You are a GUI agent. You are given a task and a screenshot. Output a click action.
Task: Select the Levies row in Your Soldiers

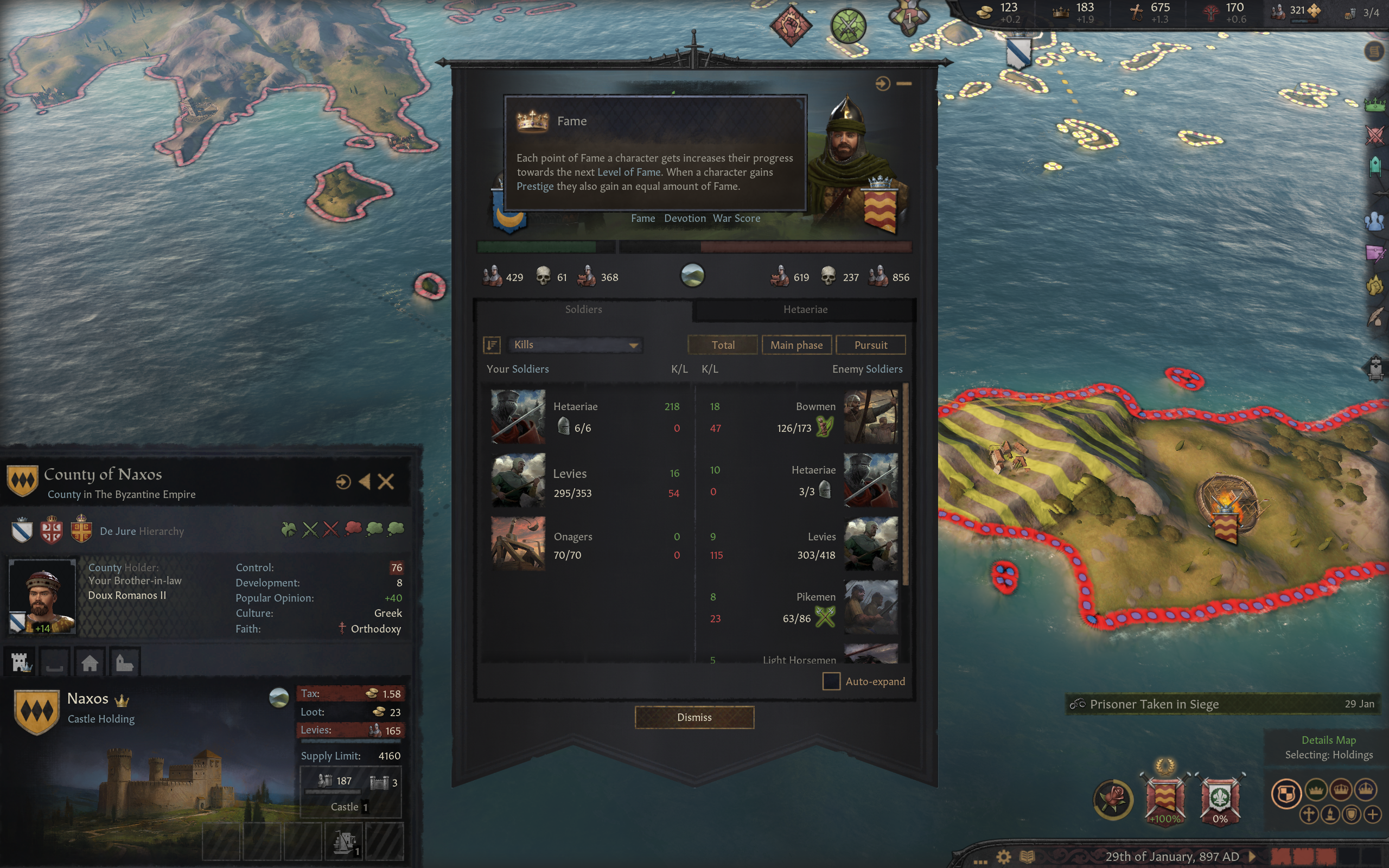click(x=585, y=483)
